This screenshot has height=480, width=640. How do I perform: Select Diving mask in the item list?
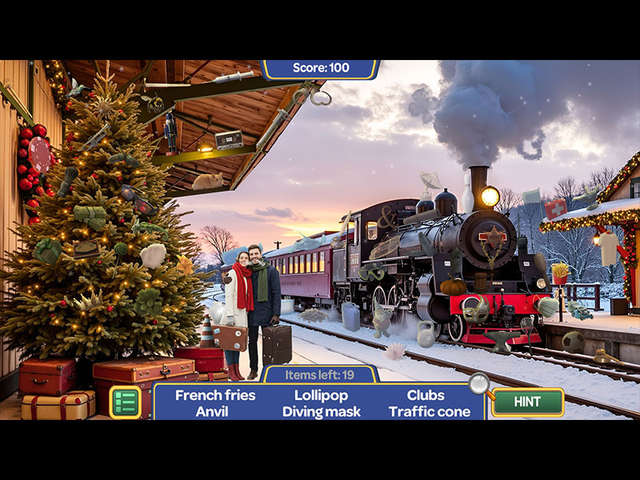coord(315,411)
